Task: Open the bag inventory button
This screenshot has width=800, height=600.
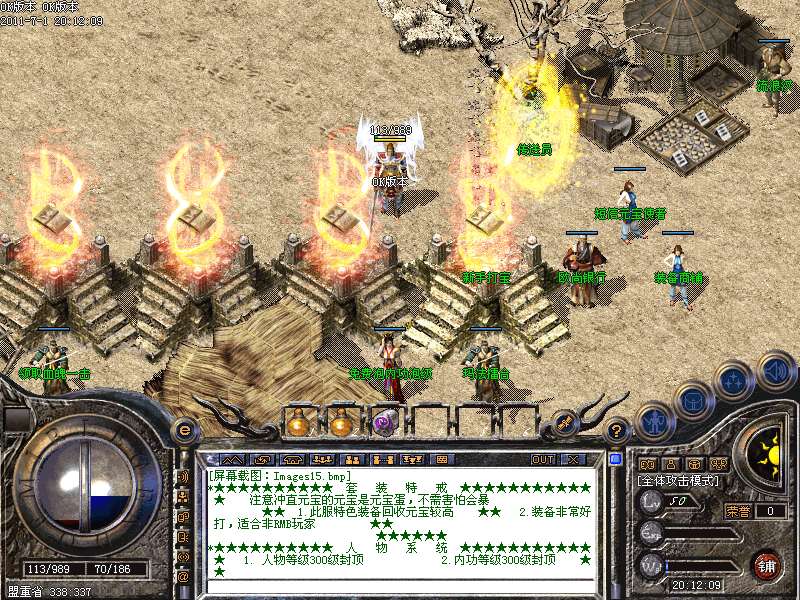Action: point(693,401)
